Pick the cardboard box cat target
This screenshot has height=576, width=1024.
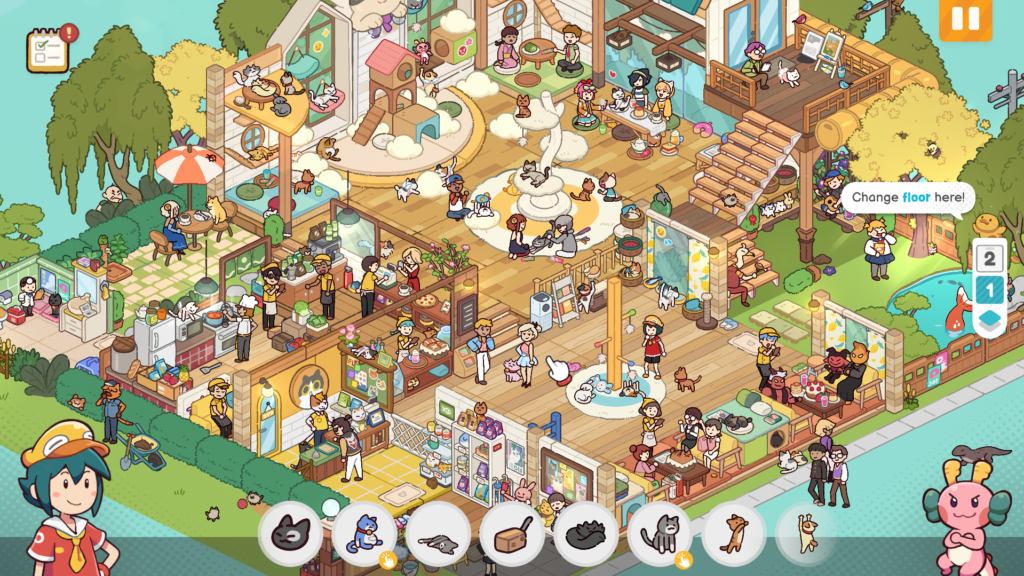(x=512, y=534)
